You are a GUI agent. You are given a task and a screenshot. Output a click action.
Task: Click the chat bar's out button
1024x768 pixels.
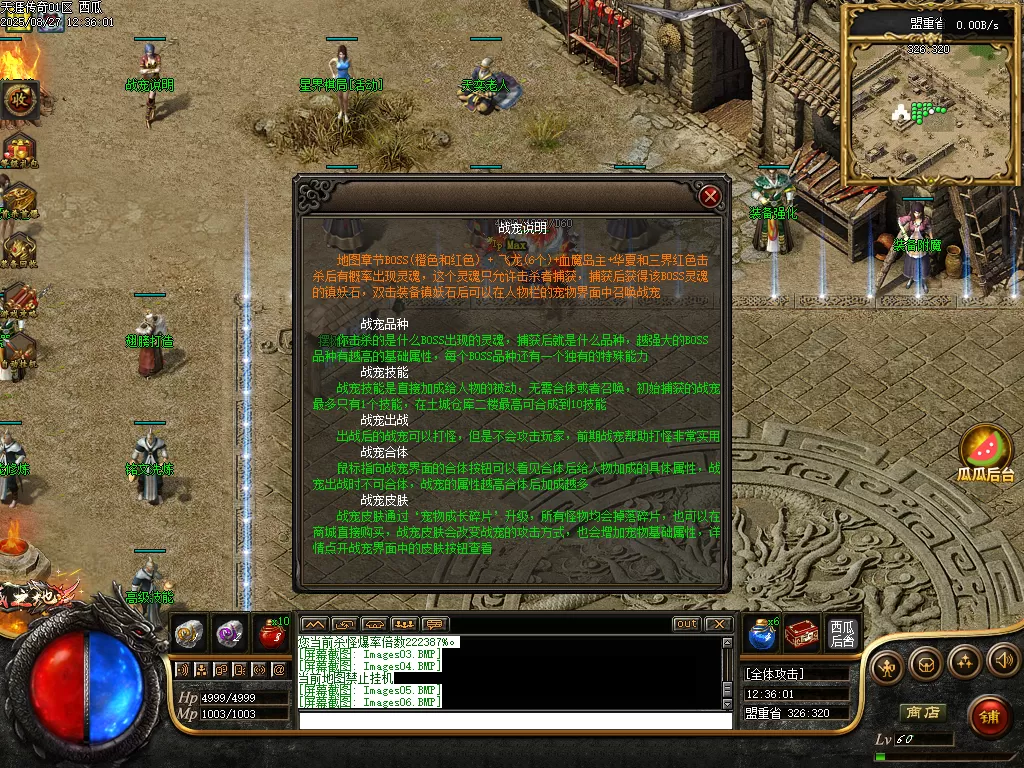point(686,624)
